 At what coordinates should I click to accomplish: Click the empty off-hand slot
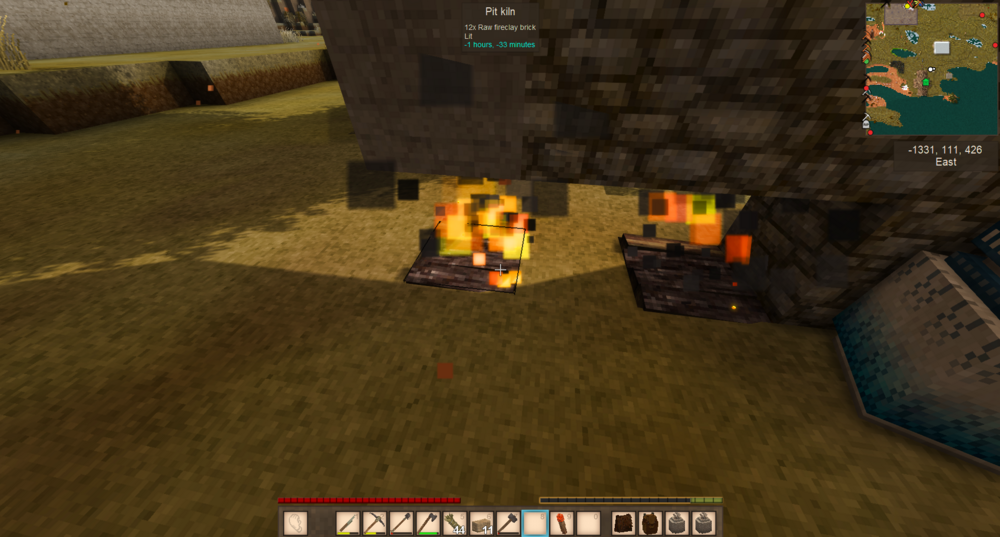tap(296, 522)
